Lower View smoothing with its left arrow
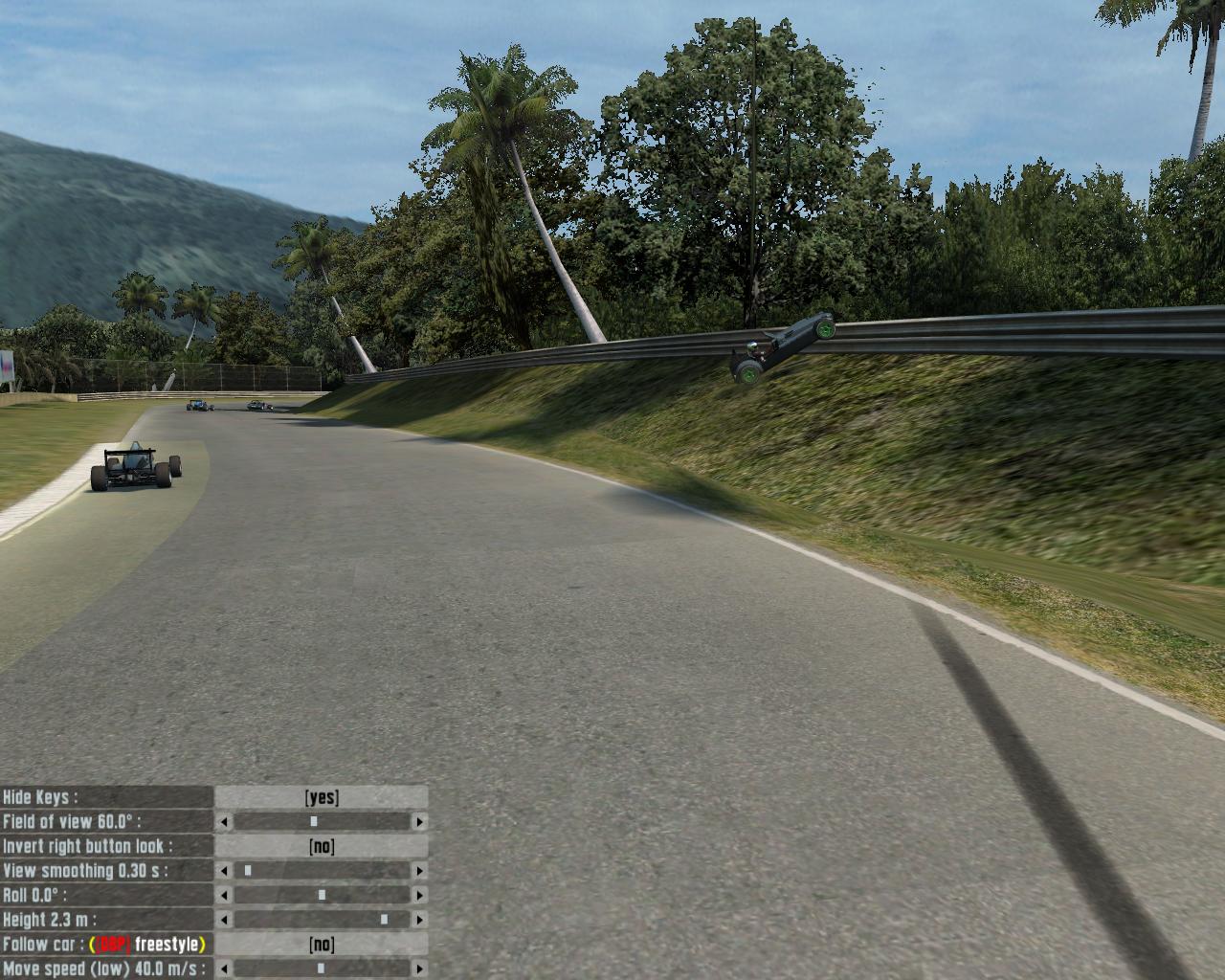Screen dimensions: 1225x980 point(225,871)
